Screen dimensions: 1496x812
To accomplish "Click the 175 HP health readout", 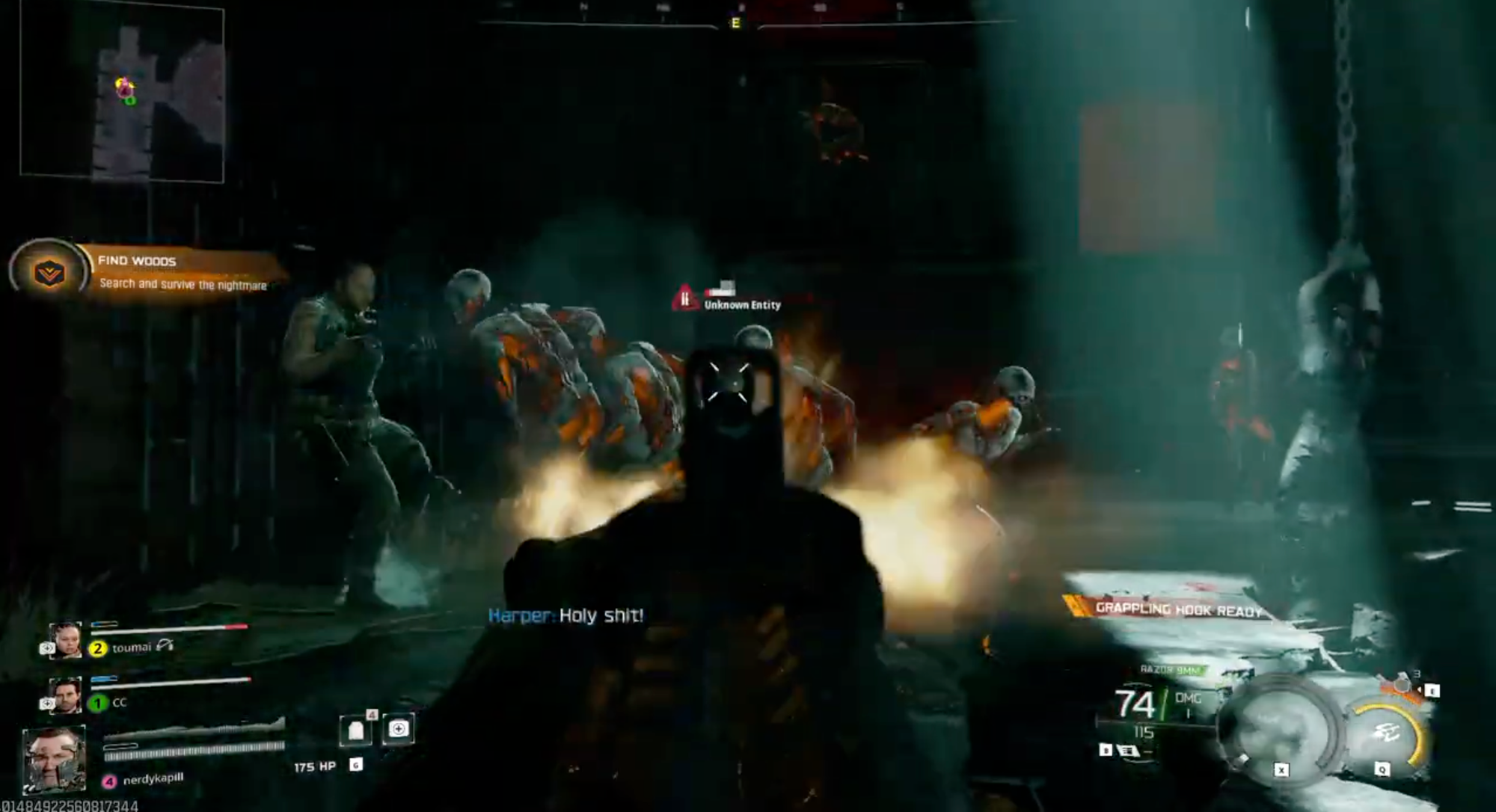I will [x=314, y=766].
